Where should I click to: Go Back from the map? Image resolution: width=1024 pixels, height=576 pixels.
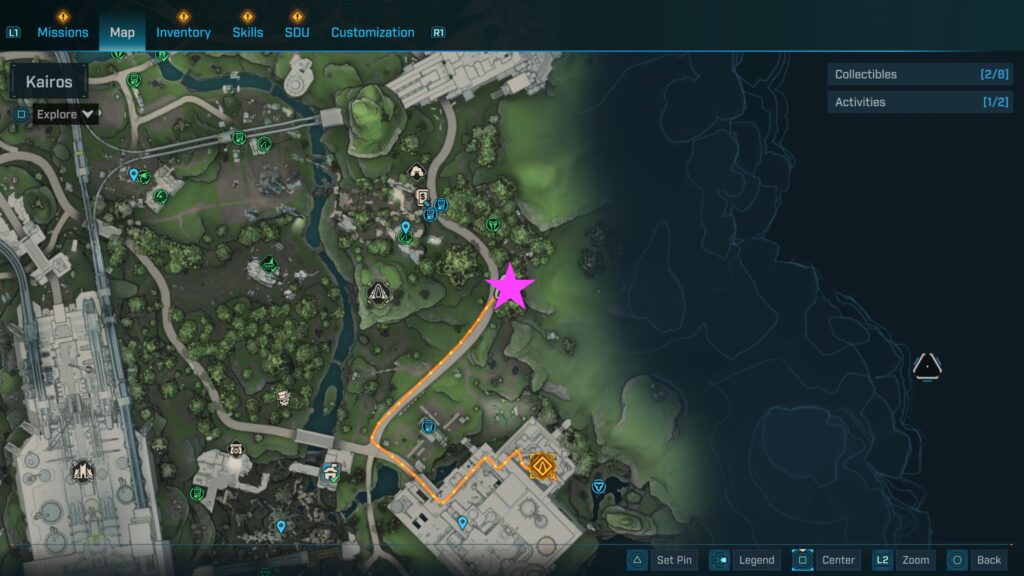pos(975,560)
